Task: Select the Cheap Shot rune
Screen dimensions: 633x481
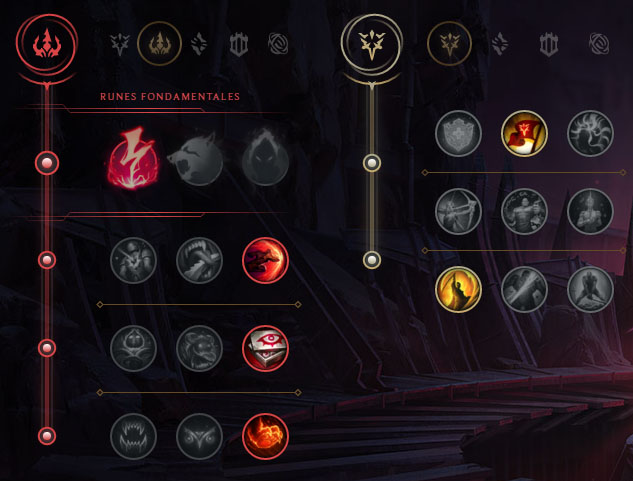Action: 133,260
